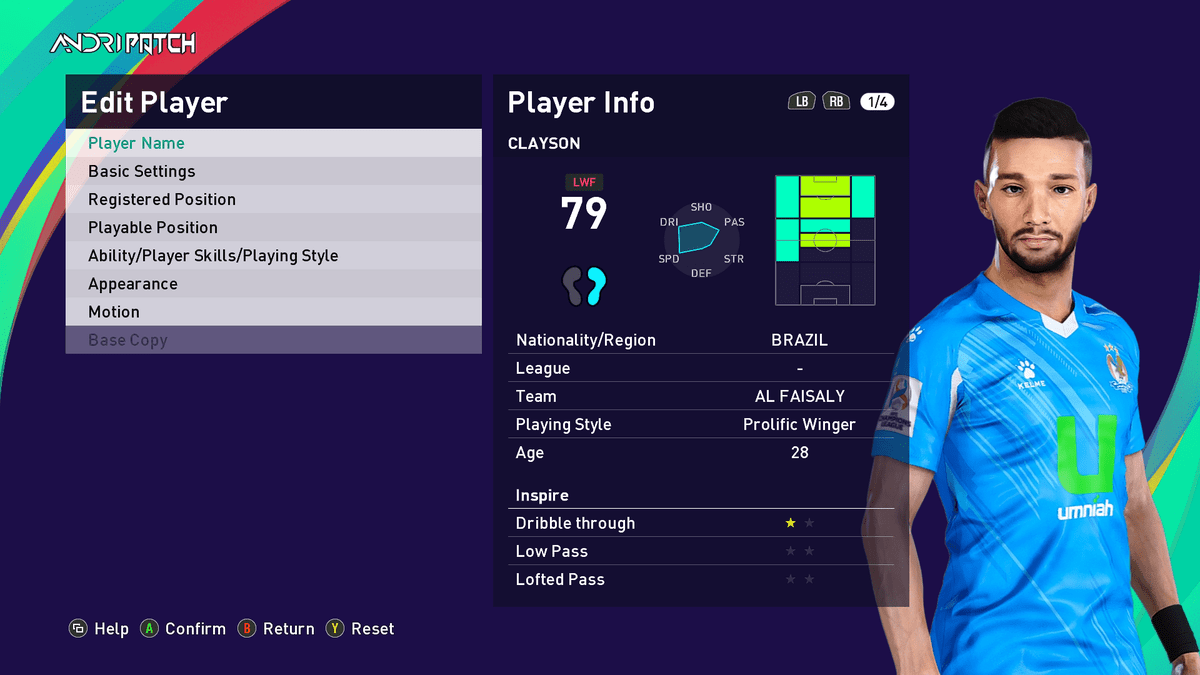Viewport: 1200px width, 675px height.
Task: Select the greyed-out Base Copy entry
Action: (273, 340)
